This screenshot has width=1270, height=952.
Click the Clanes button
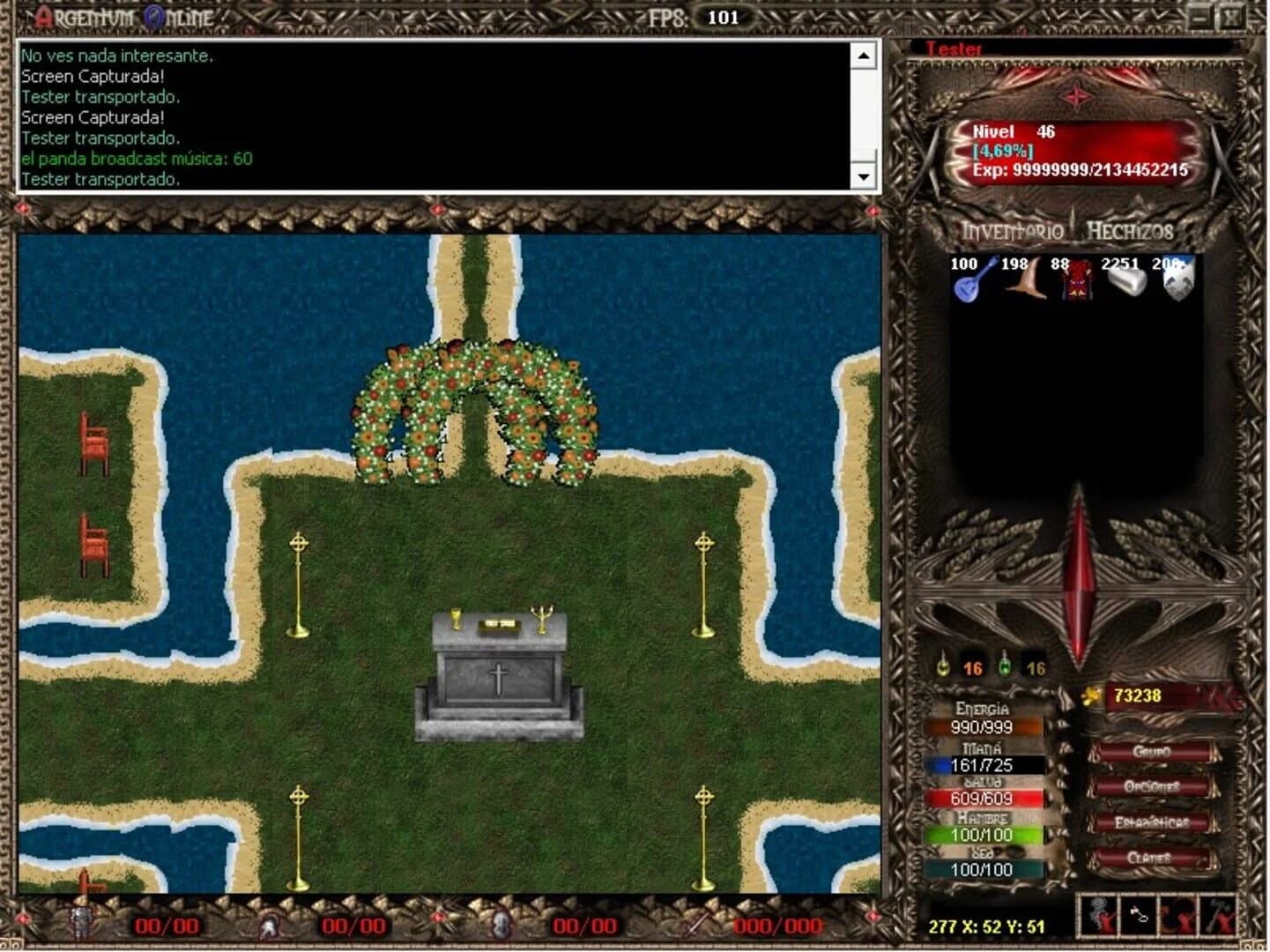pyautogui.click(x=1152, y=856)
